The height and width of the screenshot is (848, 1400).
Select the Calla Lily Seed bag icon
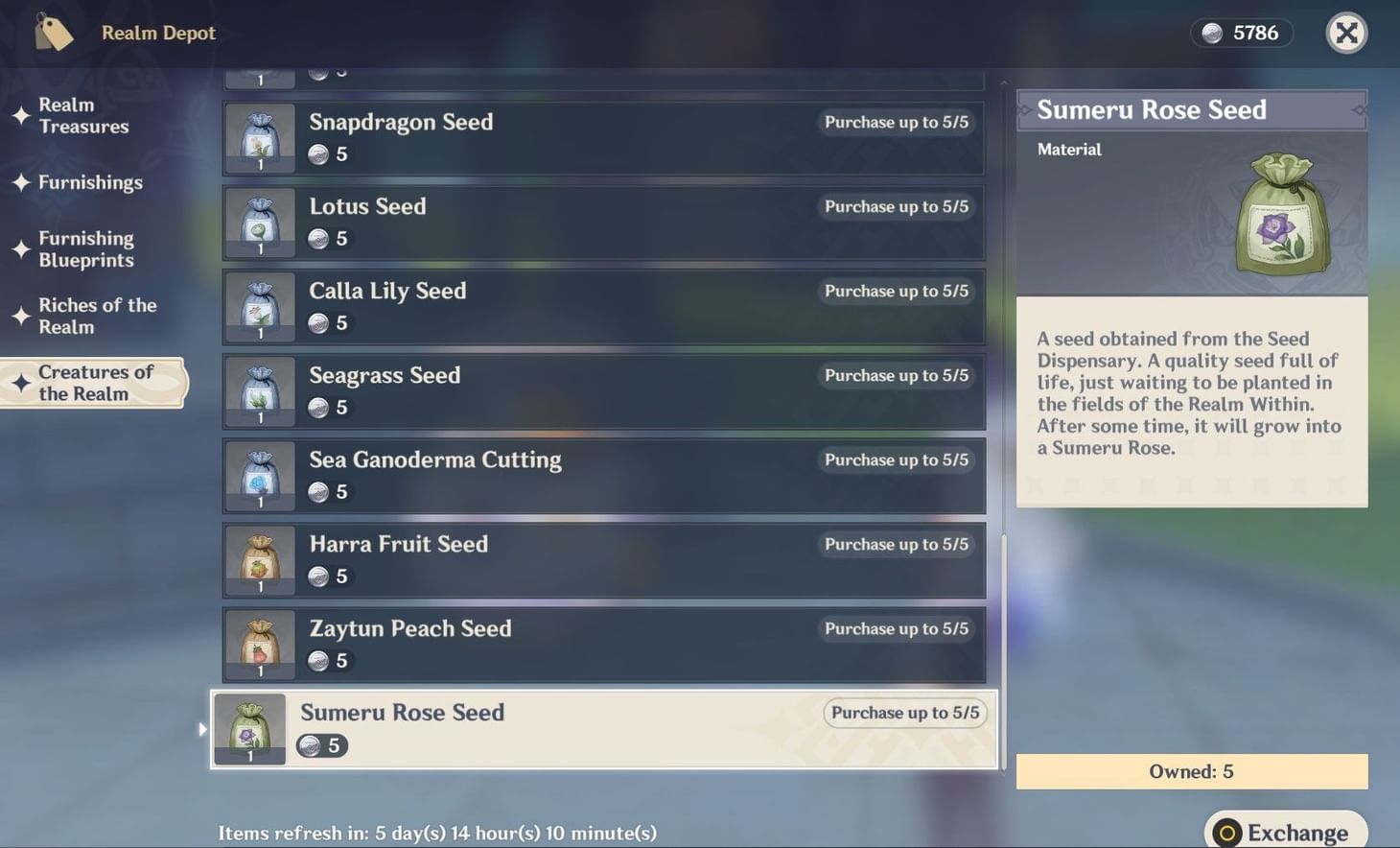pos(259,305)
